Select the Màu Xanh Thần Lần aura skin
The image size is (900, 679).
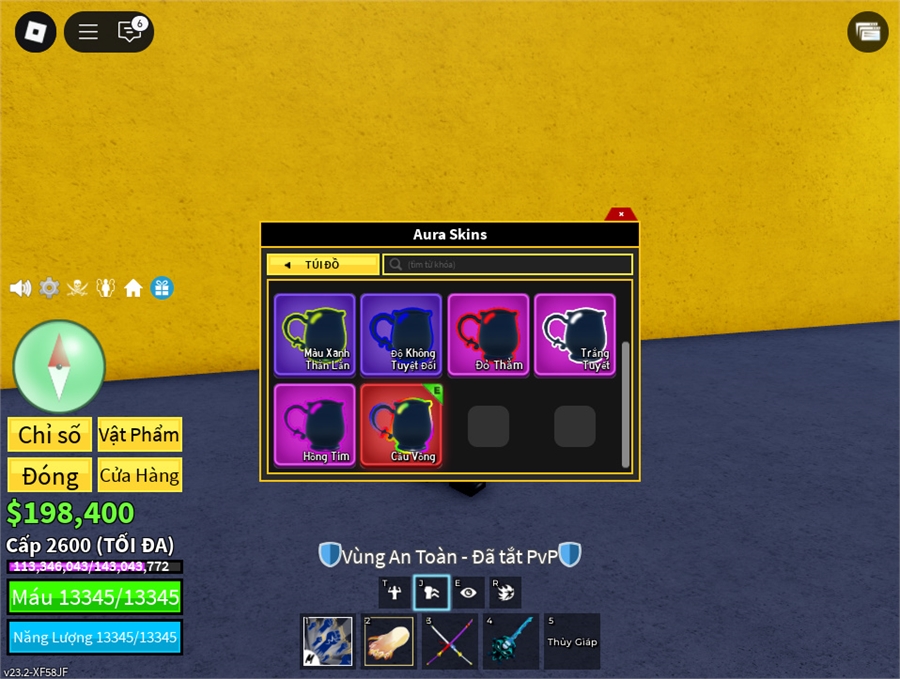[315, 334]
